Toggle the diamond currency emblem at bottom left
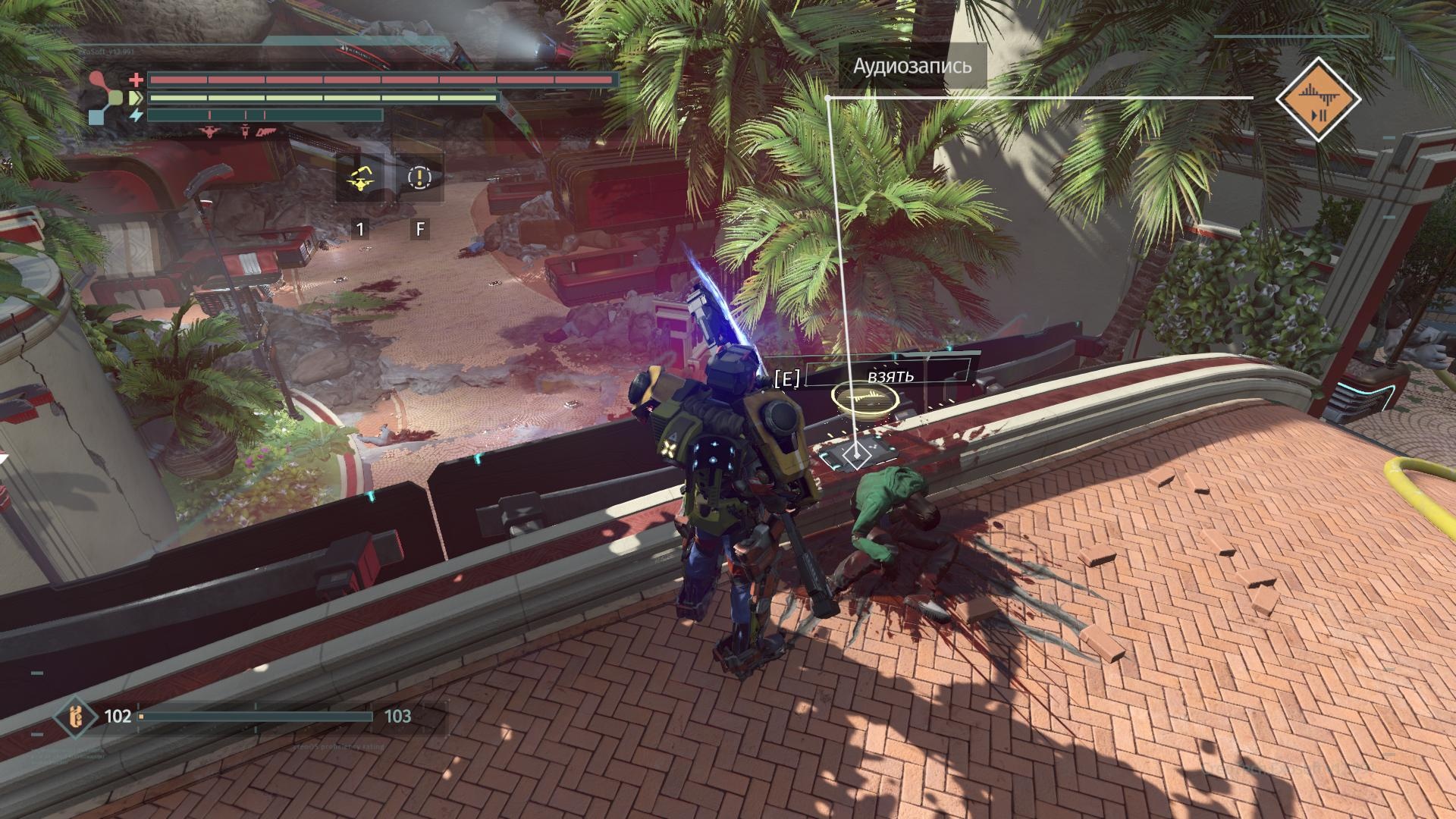1456x819 pixels. point(76,715)
